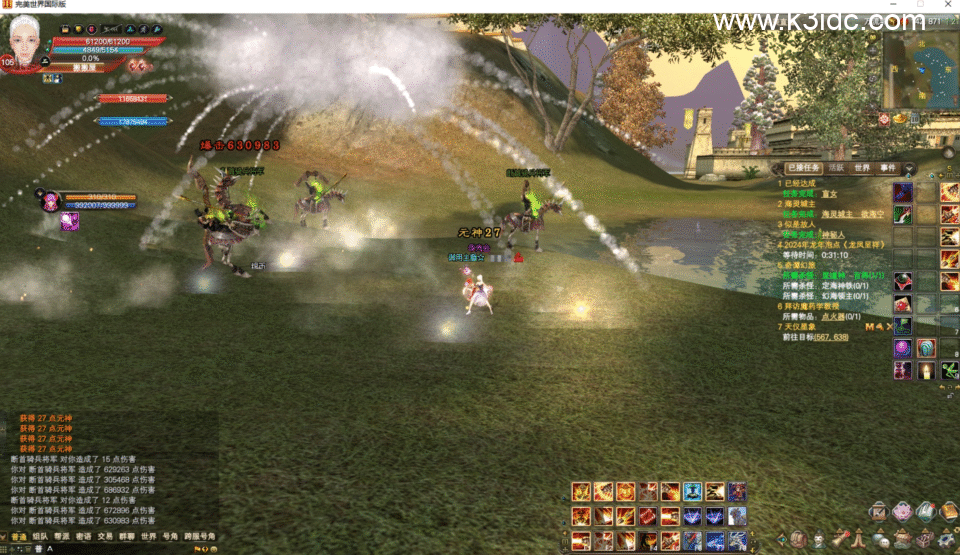Click the 神秘人 quest NPC link
Viewport: 960px width, 555px height.
834,234
